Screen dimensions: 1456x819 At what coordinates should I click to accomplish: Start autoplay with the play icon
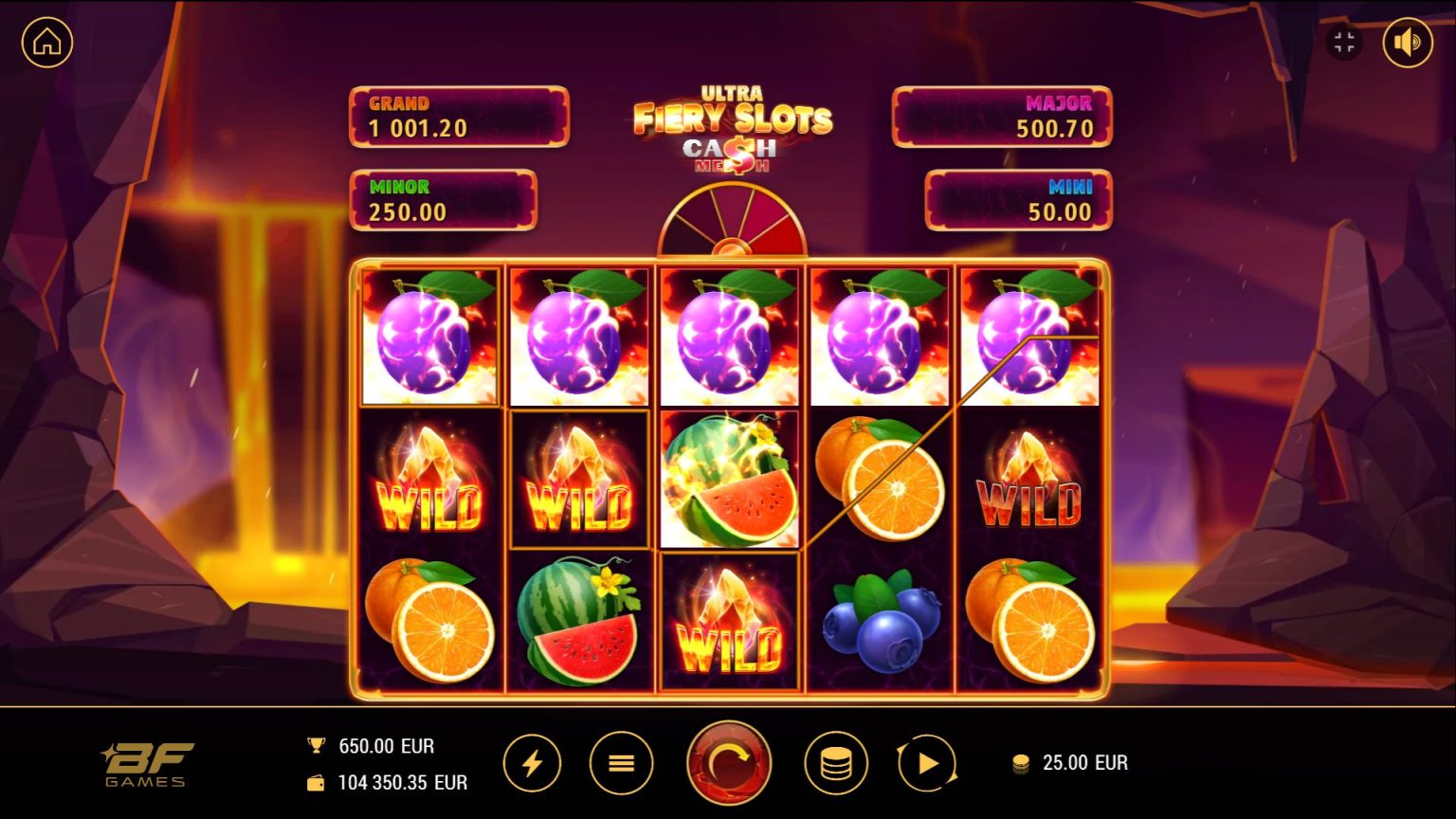(x=926, y=763)
